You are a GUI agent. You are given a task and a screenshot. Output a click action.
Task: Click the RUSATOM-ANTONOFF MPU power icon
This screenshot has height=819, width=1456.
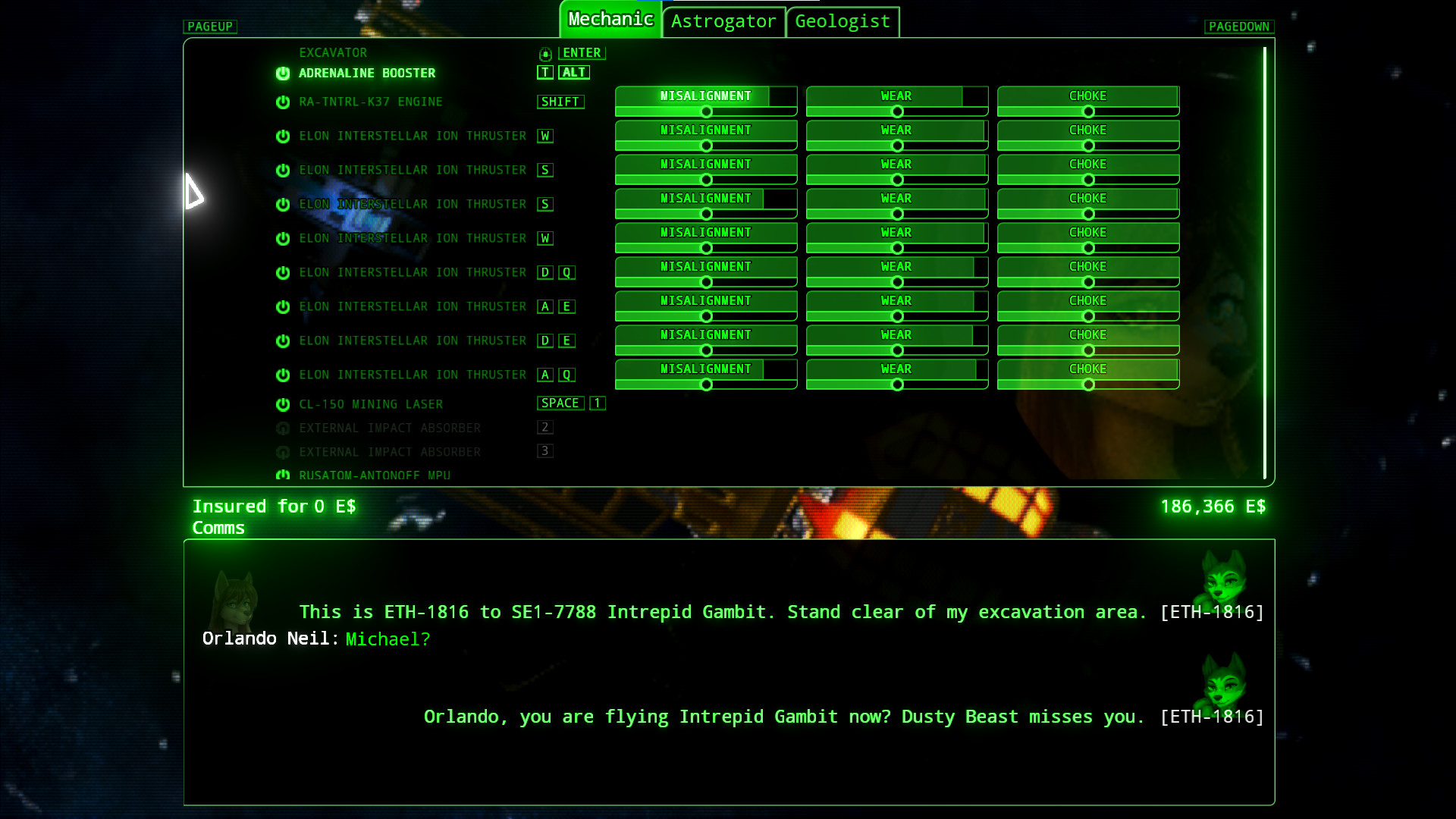(x=282, y=475)
